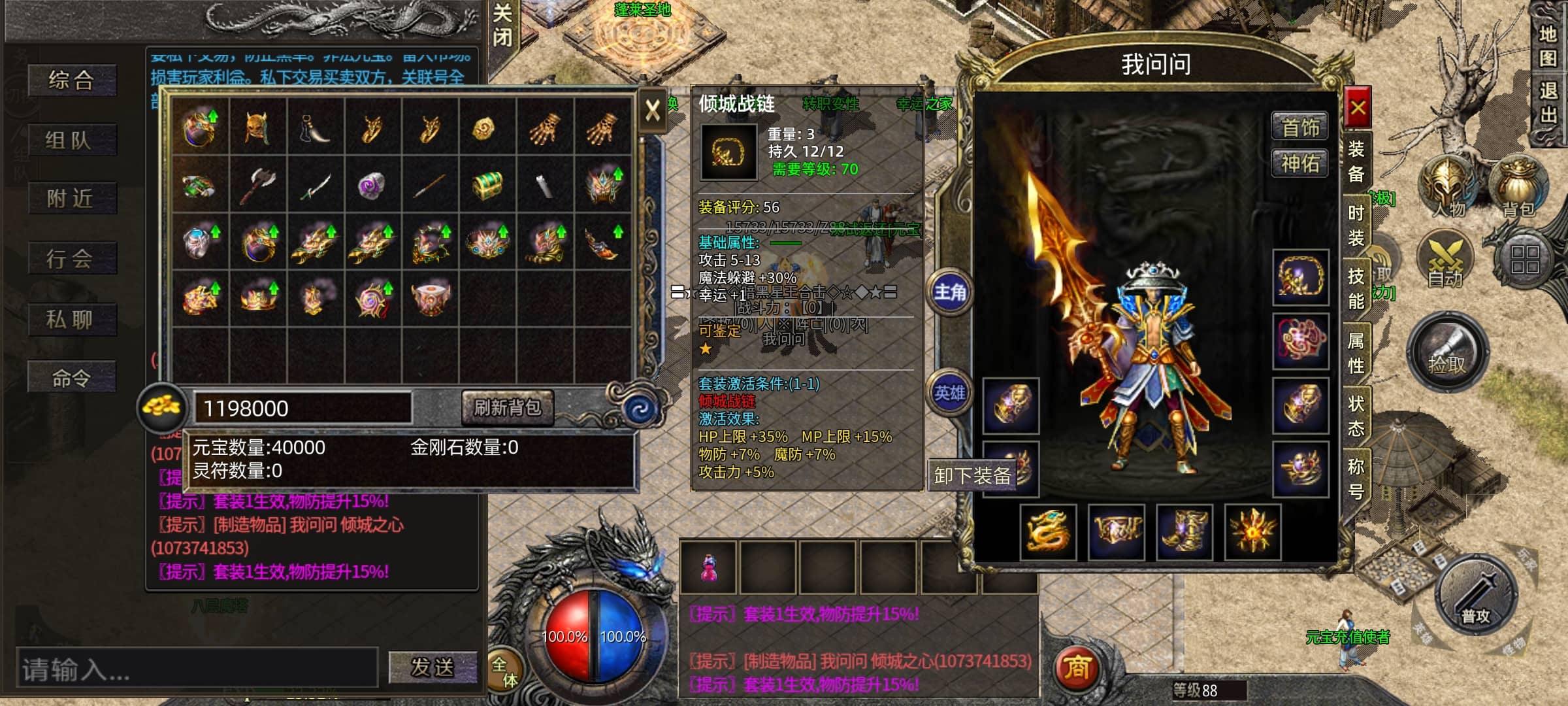Open the 私聊 private chat tab
Viewport: 1568px width, 706px height.
pyautogui.click(x=72, y=320)
